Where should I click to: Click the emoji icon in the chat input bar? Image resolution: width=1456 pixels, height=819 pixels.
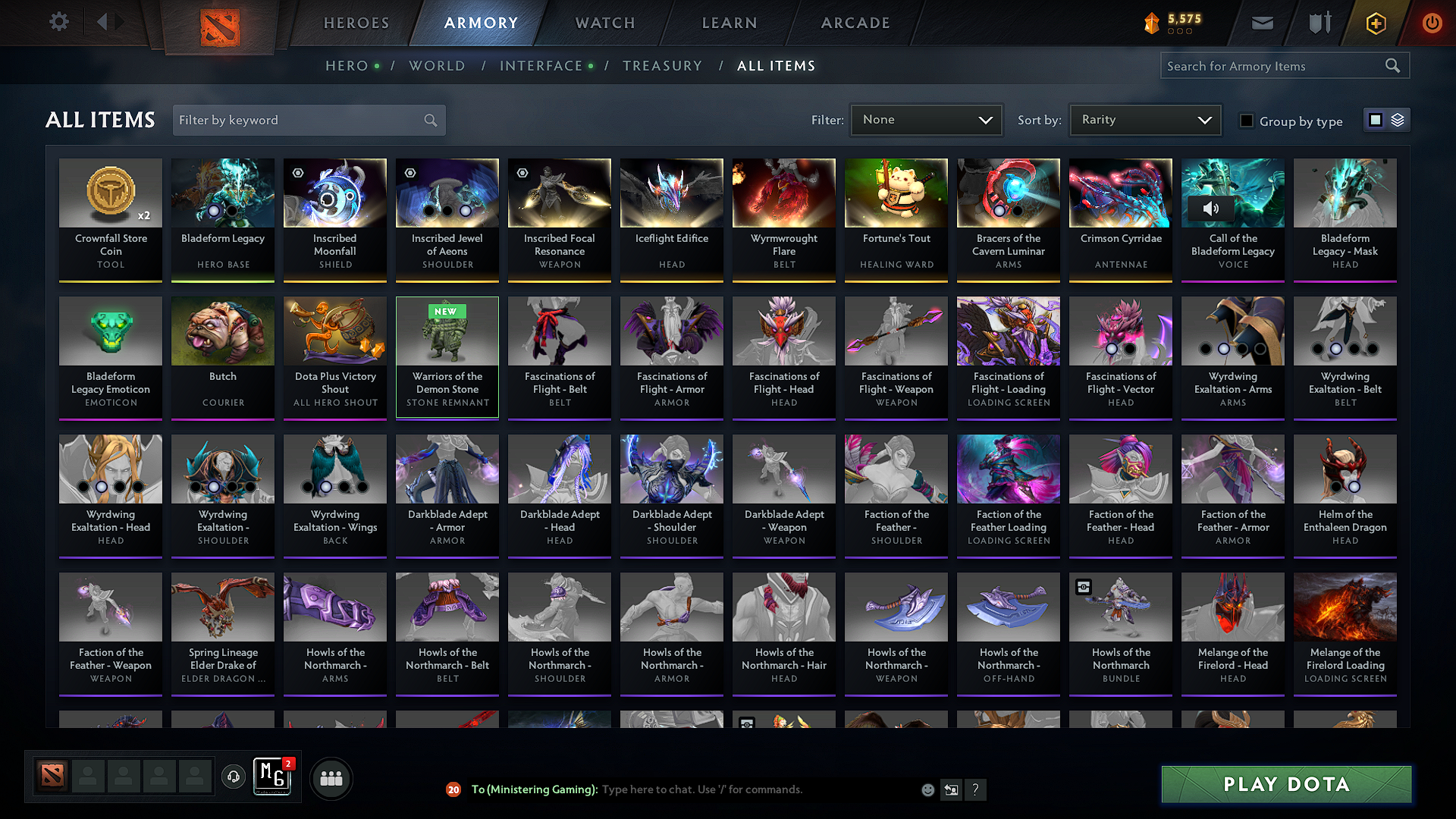coord(927,789)
